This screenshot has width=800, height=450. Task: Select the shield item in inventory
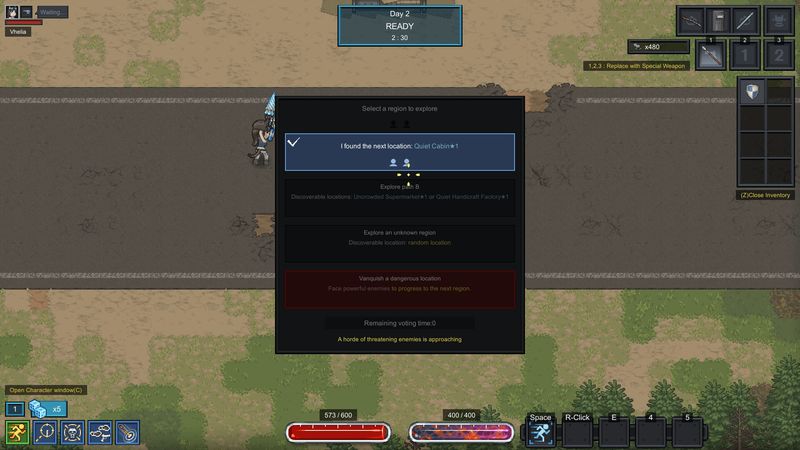click(751, 93)
